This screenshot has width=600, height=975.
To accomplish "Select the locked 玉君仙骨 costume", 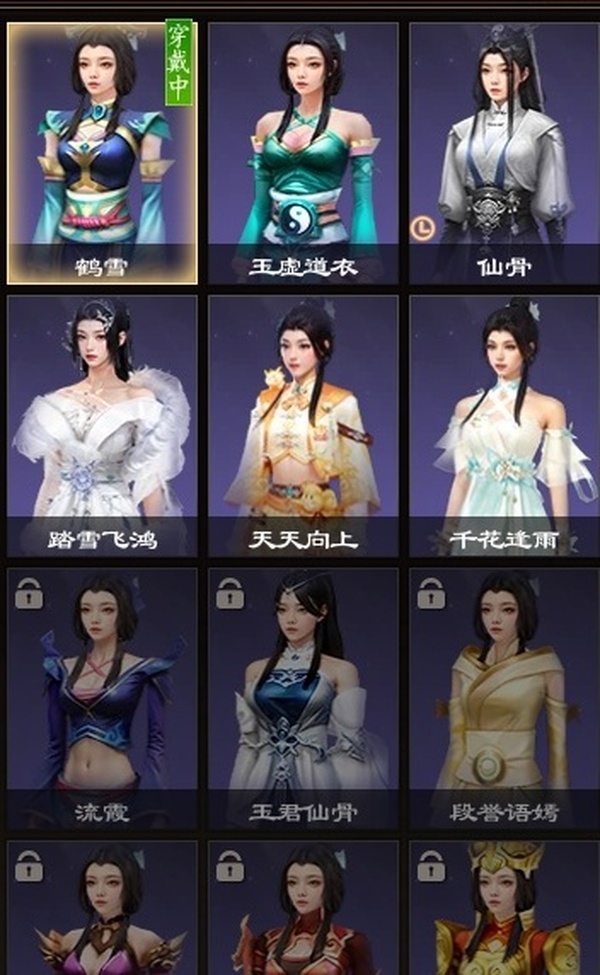I will tap(303, 697).
